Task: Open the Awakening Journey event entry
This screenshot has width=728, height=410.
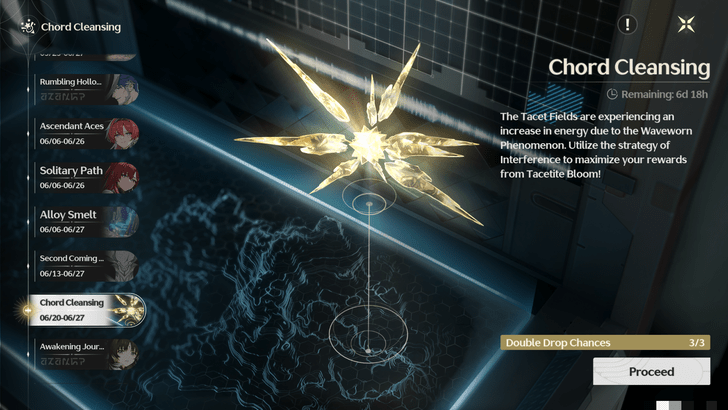Action: tap(86, 352)
